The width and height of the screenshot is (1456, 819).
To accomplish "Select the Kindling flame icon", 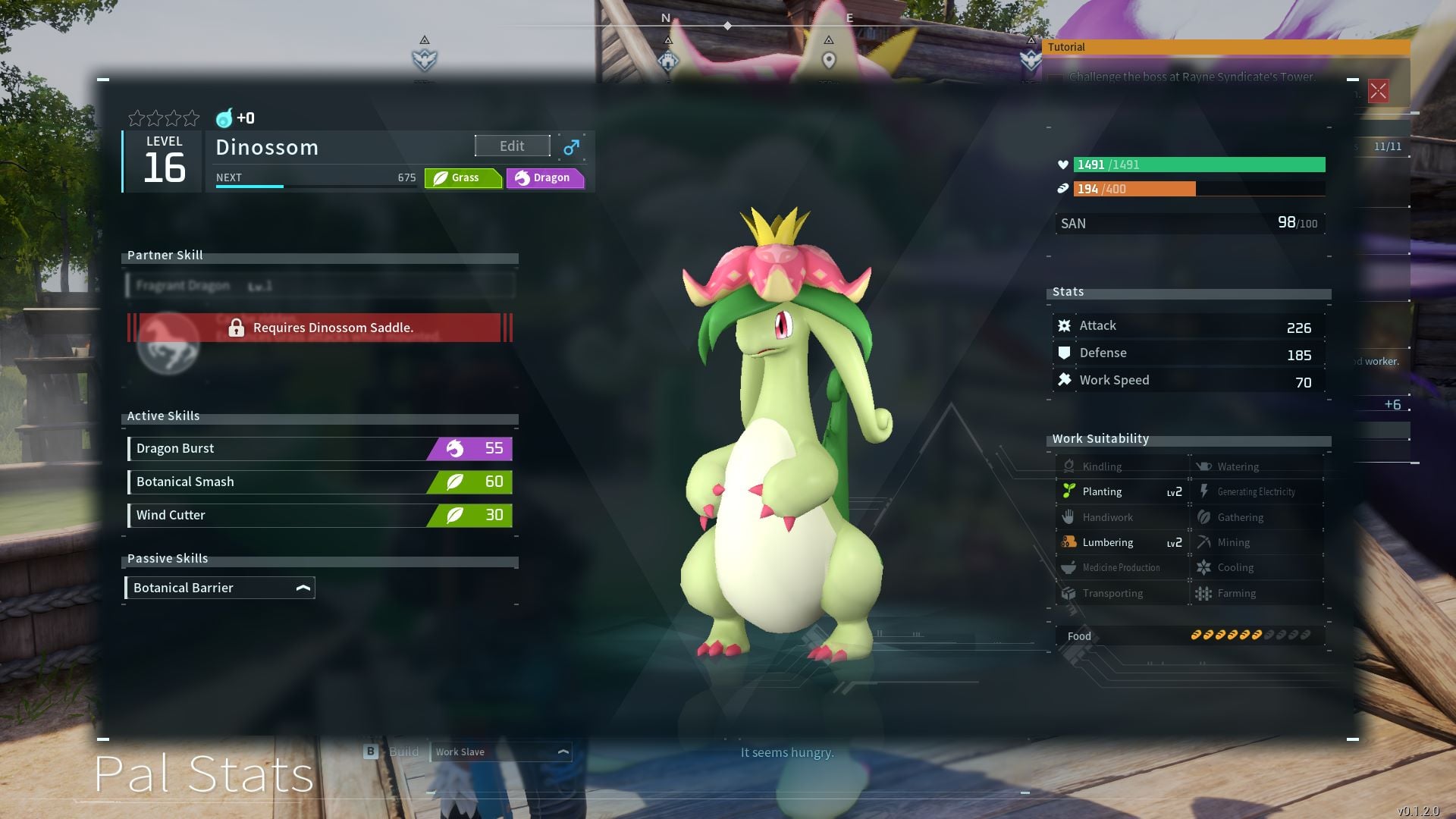I will click(1070, 466).
